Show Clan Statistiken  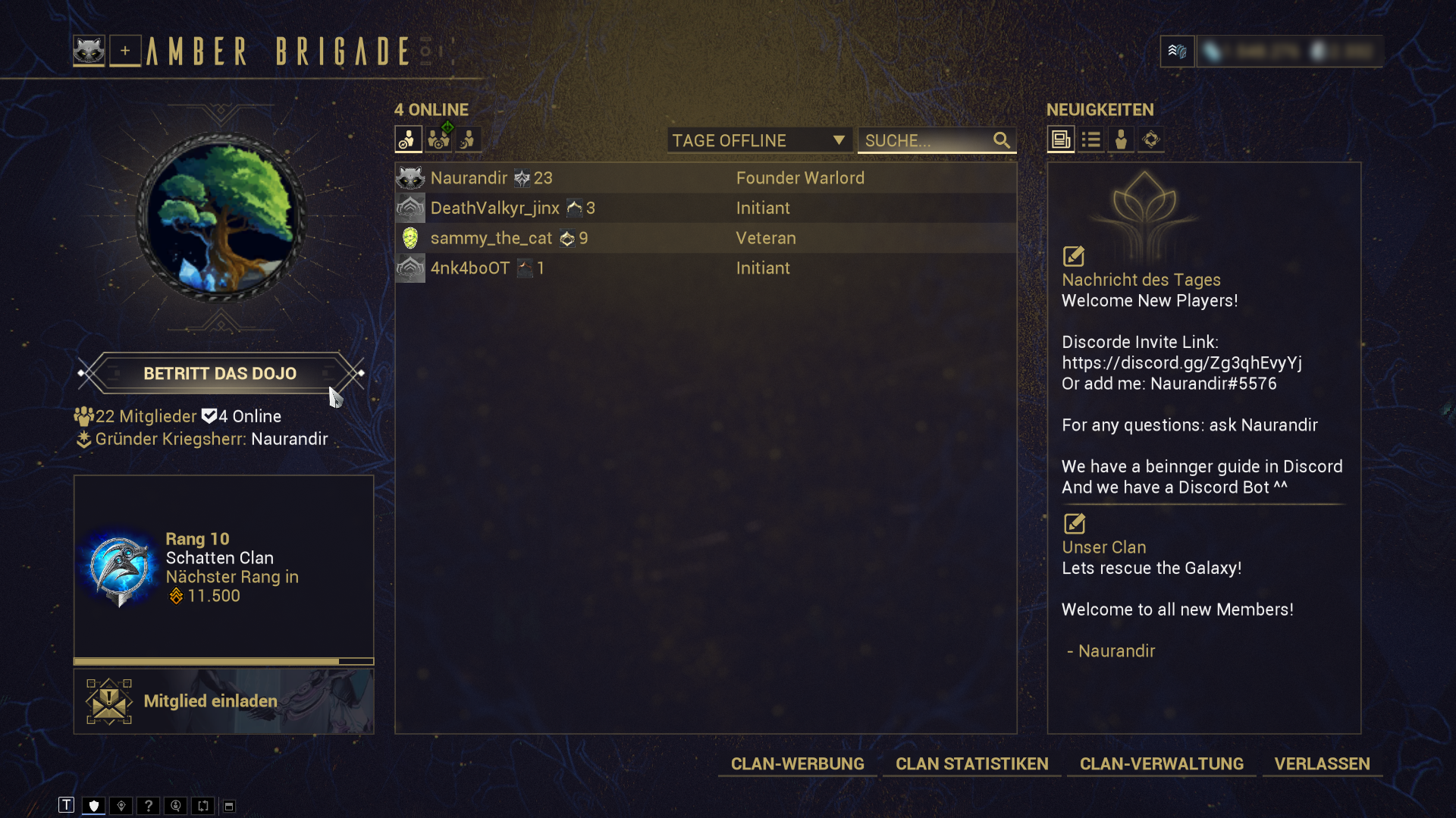click(971, 764)
